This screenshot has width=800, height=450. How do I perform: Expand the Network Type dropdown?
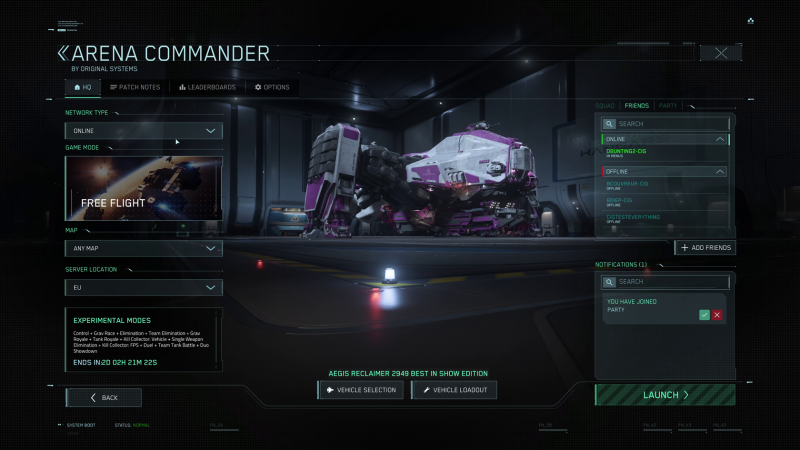point(144,131)
